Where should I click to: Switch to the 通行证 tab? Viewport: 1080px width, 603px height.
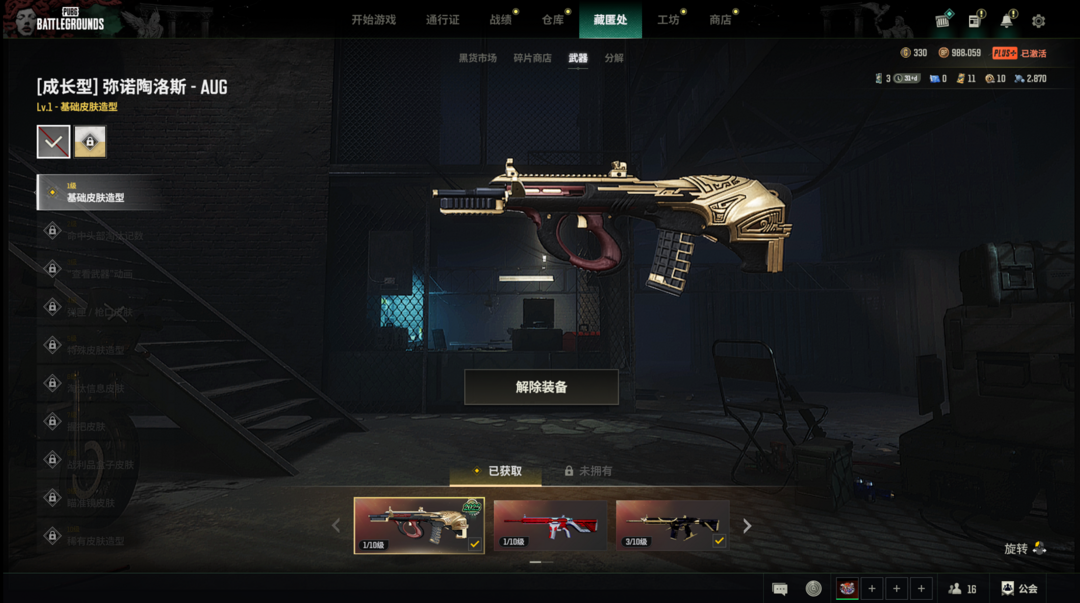(442, 20)
